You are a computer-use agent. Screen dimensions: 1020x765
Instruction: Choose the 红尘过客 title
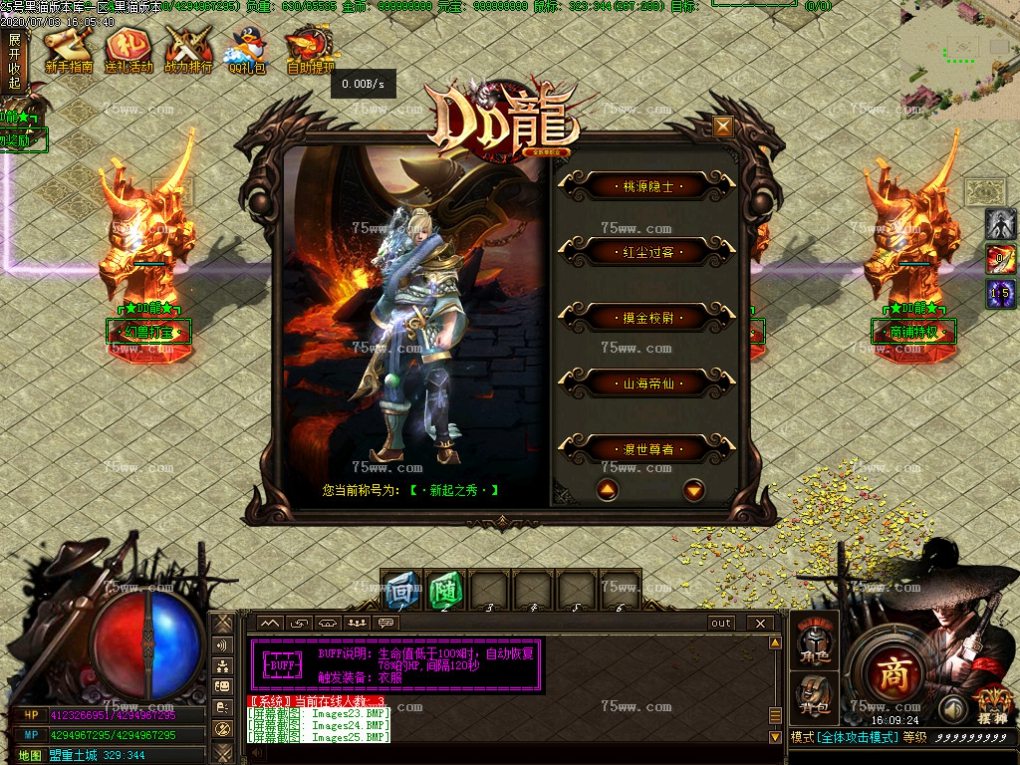click(646, 252)
